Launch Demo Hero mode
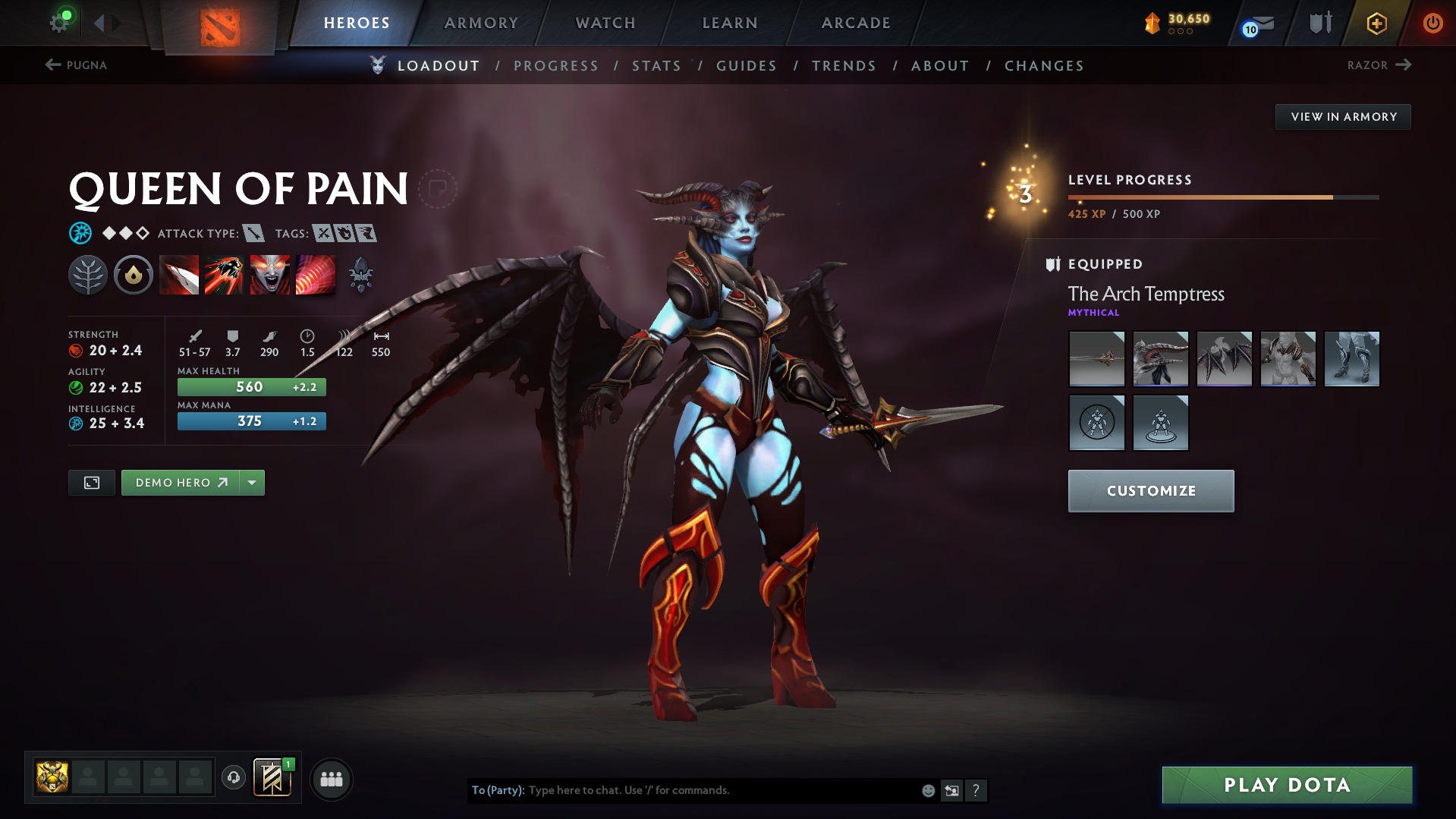Viewport: 1456px width, 819px height. (x=181, y=483)
